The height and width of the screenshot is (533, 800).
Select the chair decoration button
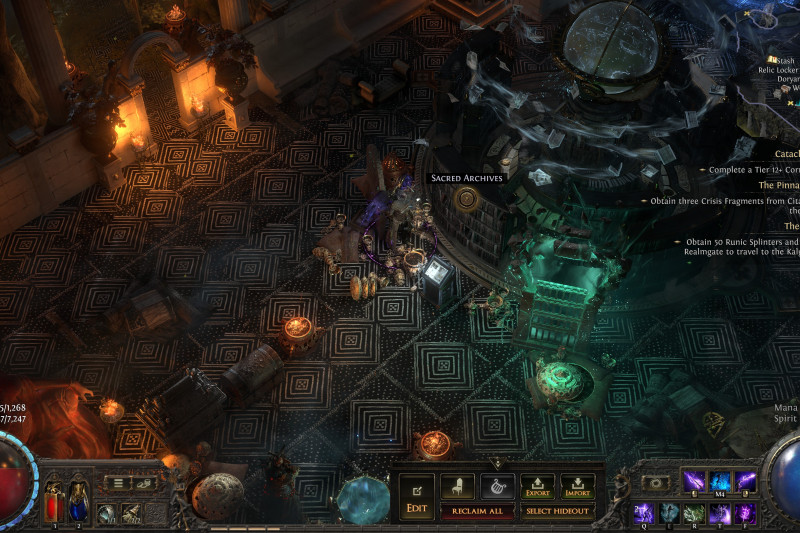tap(457, 487)
